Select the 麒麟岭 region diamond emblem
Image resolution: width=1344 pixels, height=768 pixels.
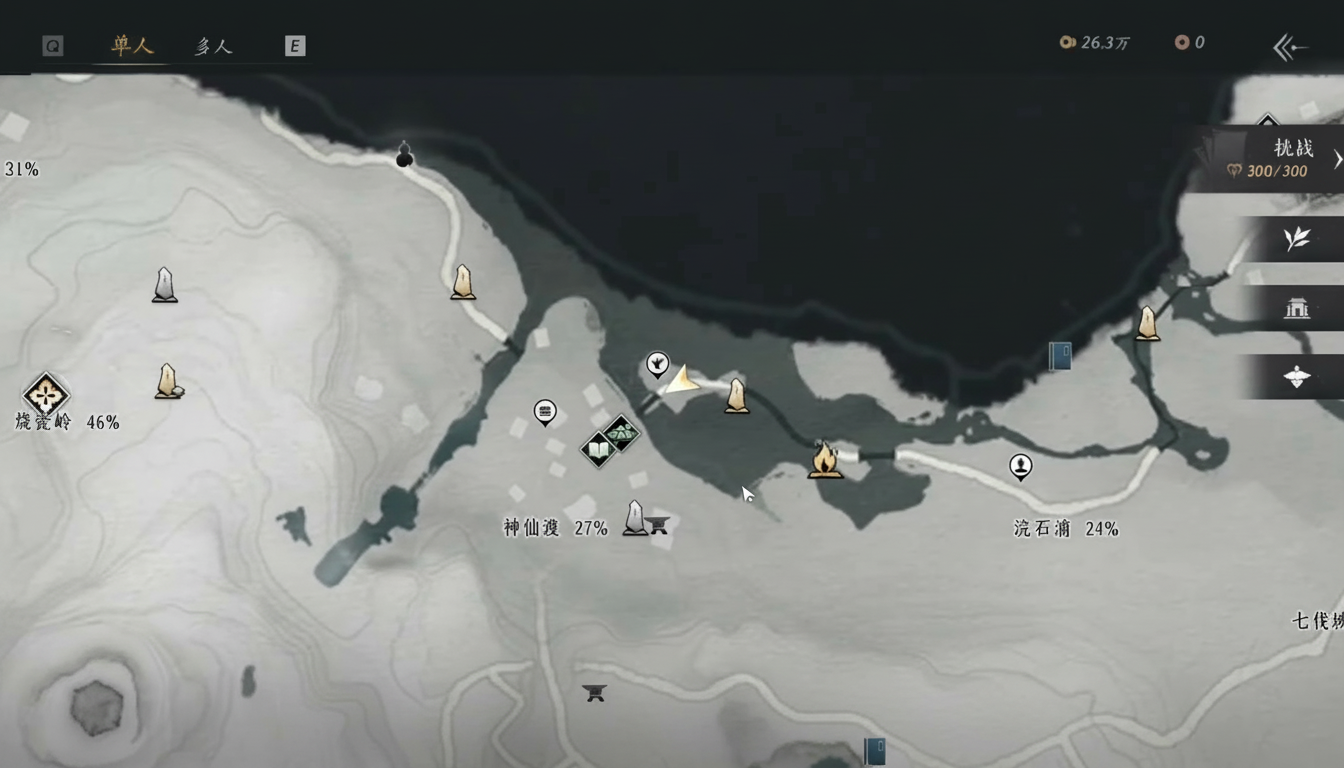coord(45,393)
